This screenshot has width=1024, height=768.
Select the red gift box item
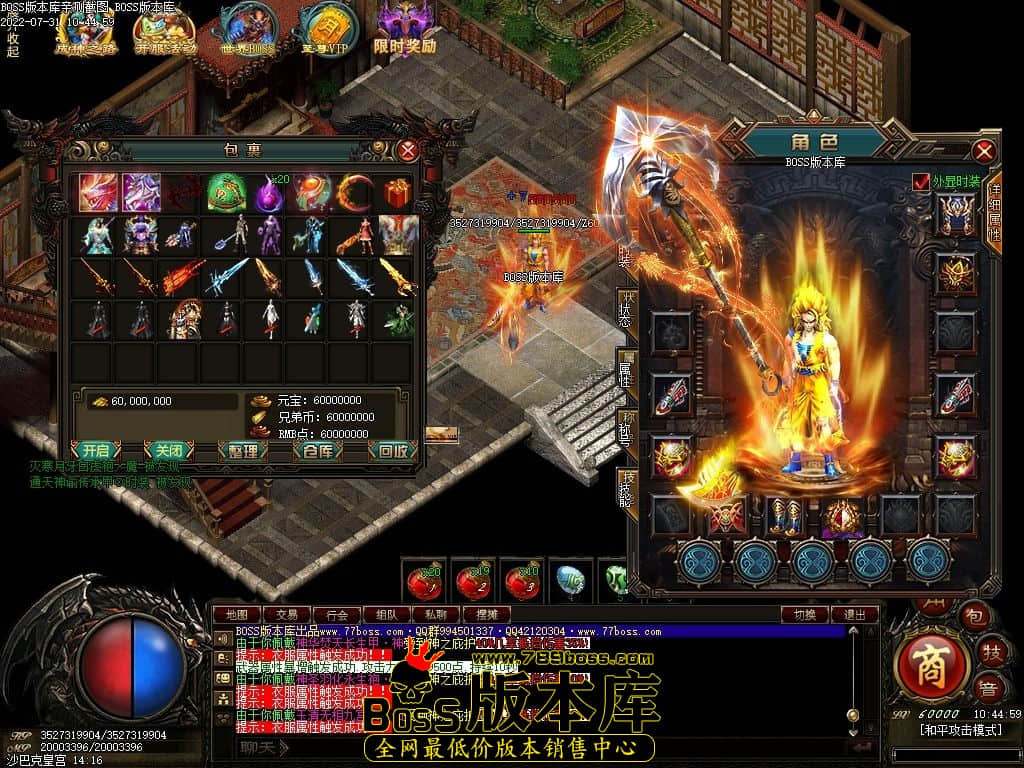coord(398,192)
